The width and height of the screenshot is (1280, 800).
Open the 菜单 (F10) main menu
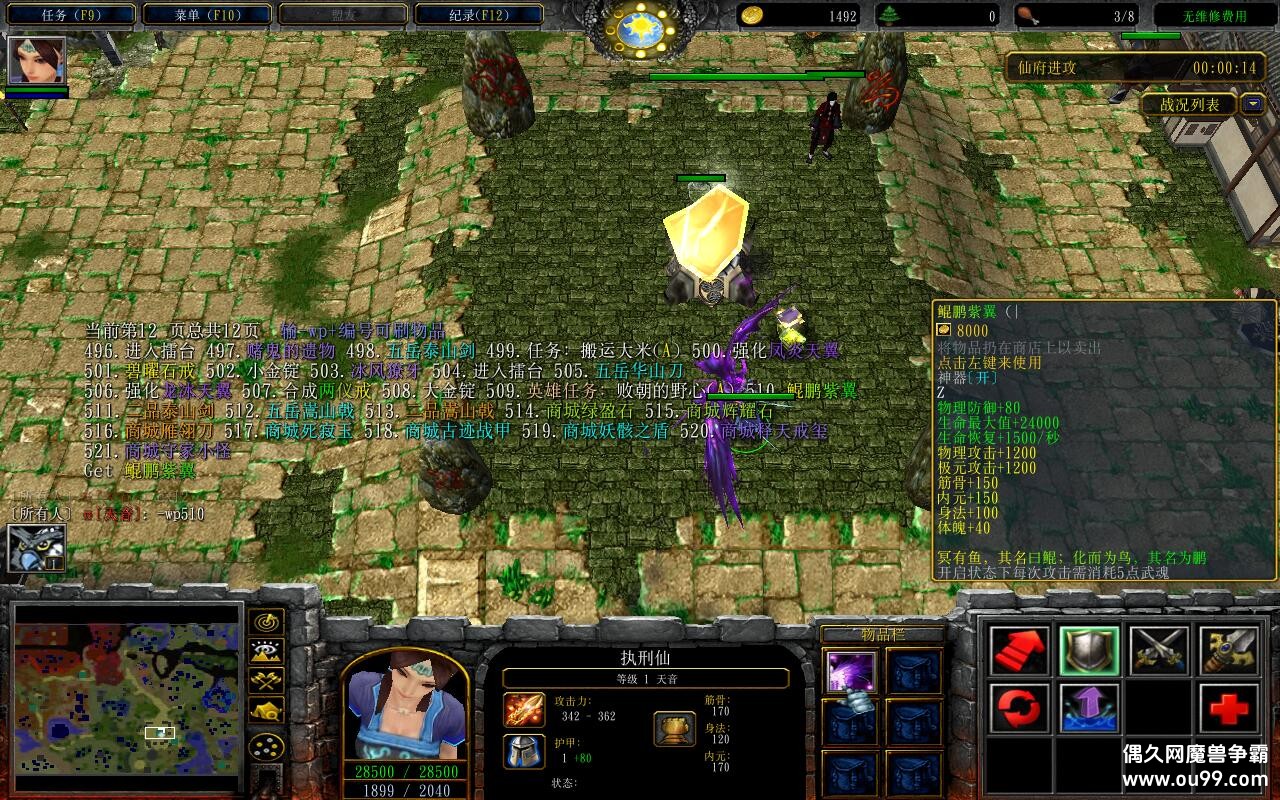click(207, 15)
